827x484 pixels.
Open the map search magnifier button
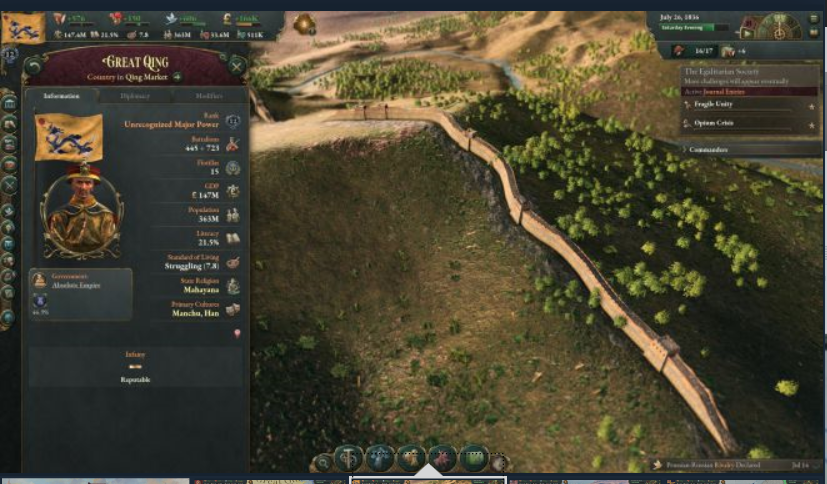[x=322, y=462]
